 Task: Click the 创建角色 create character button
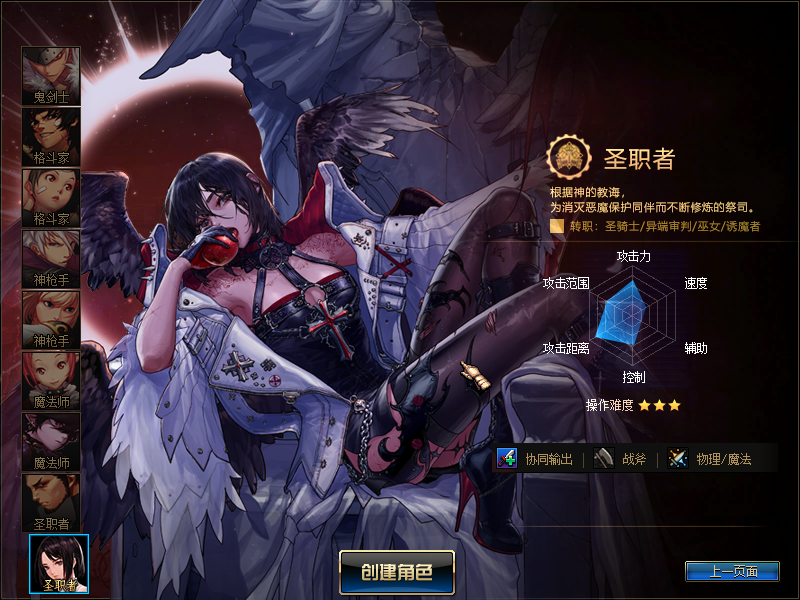click(397, 572)
